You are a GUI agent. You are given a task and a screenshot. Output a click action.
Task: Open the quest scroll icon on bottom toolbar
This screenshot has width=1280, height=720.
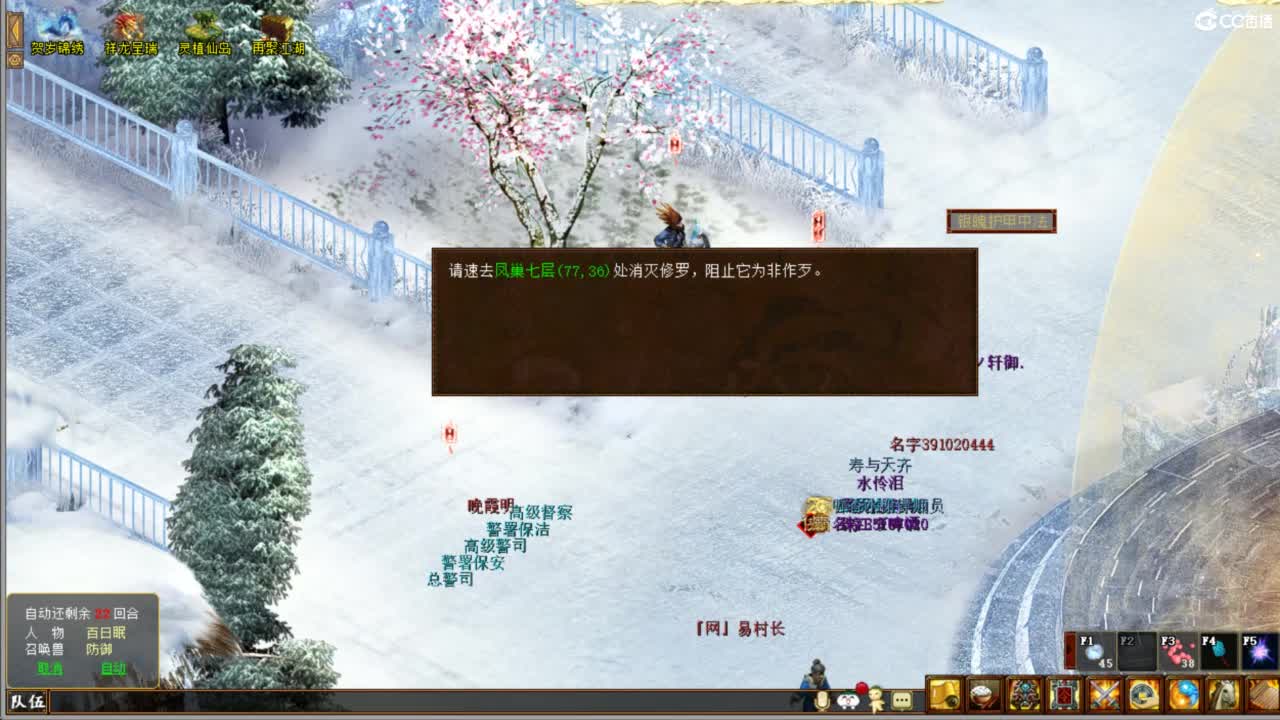tap(944, 695)
